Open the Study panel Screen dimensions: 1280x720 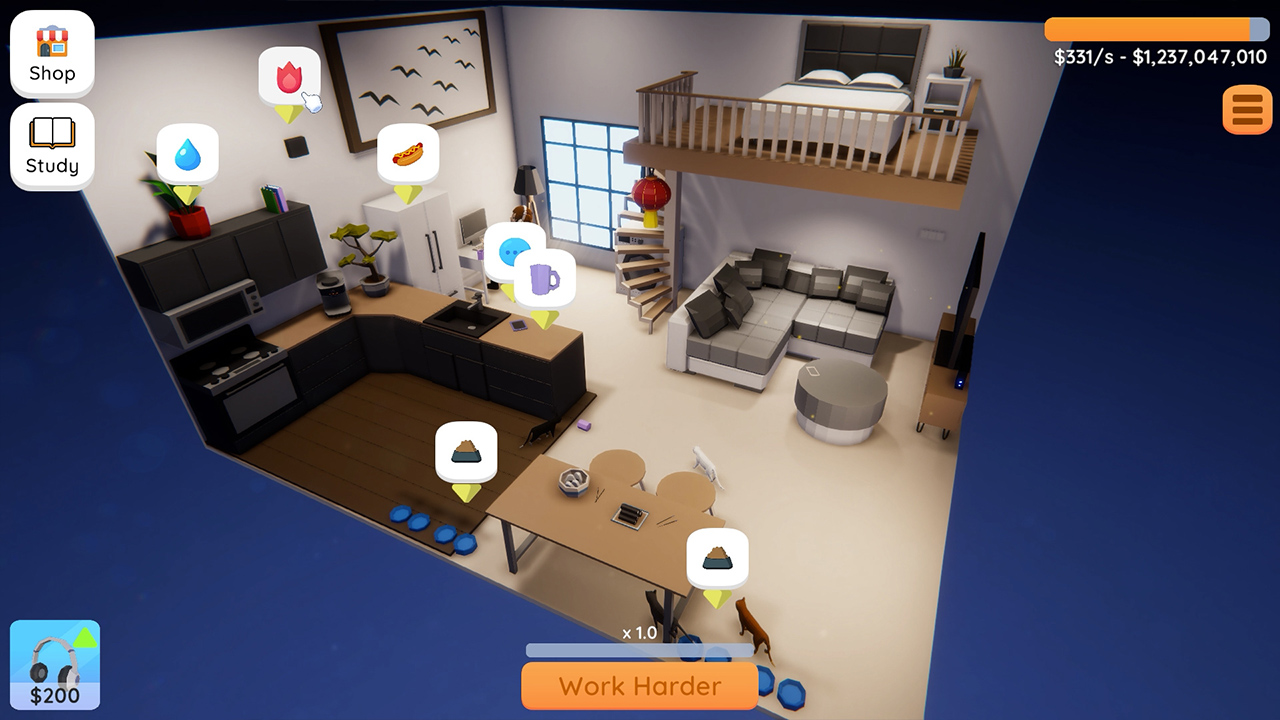coord(51,146)
